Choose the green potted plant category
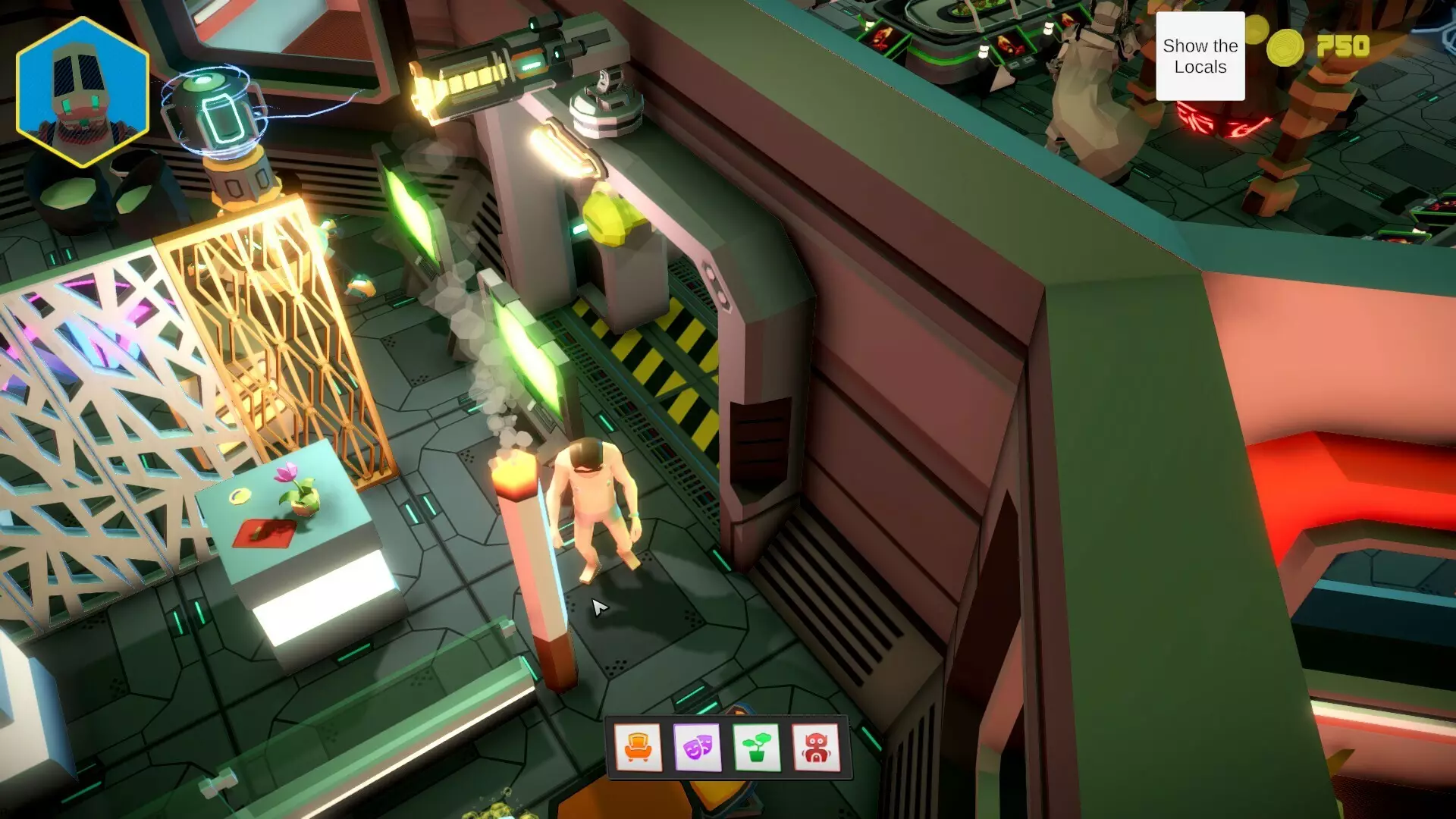Screen dimensions: 1456x819 pyautogui.click(x=756, y=748)
